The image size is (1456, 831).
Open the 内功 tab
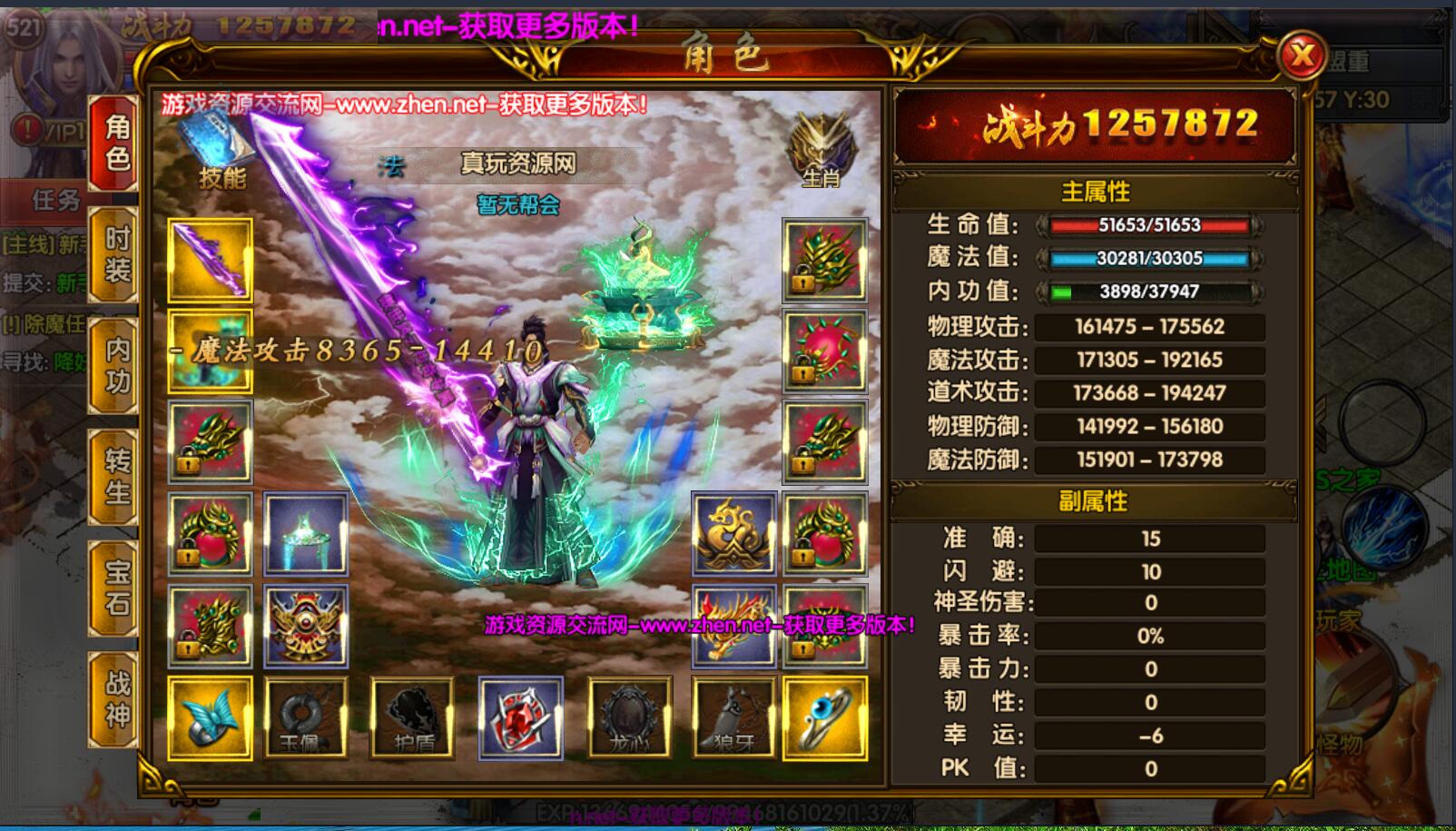coord(115,365)
